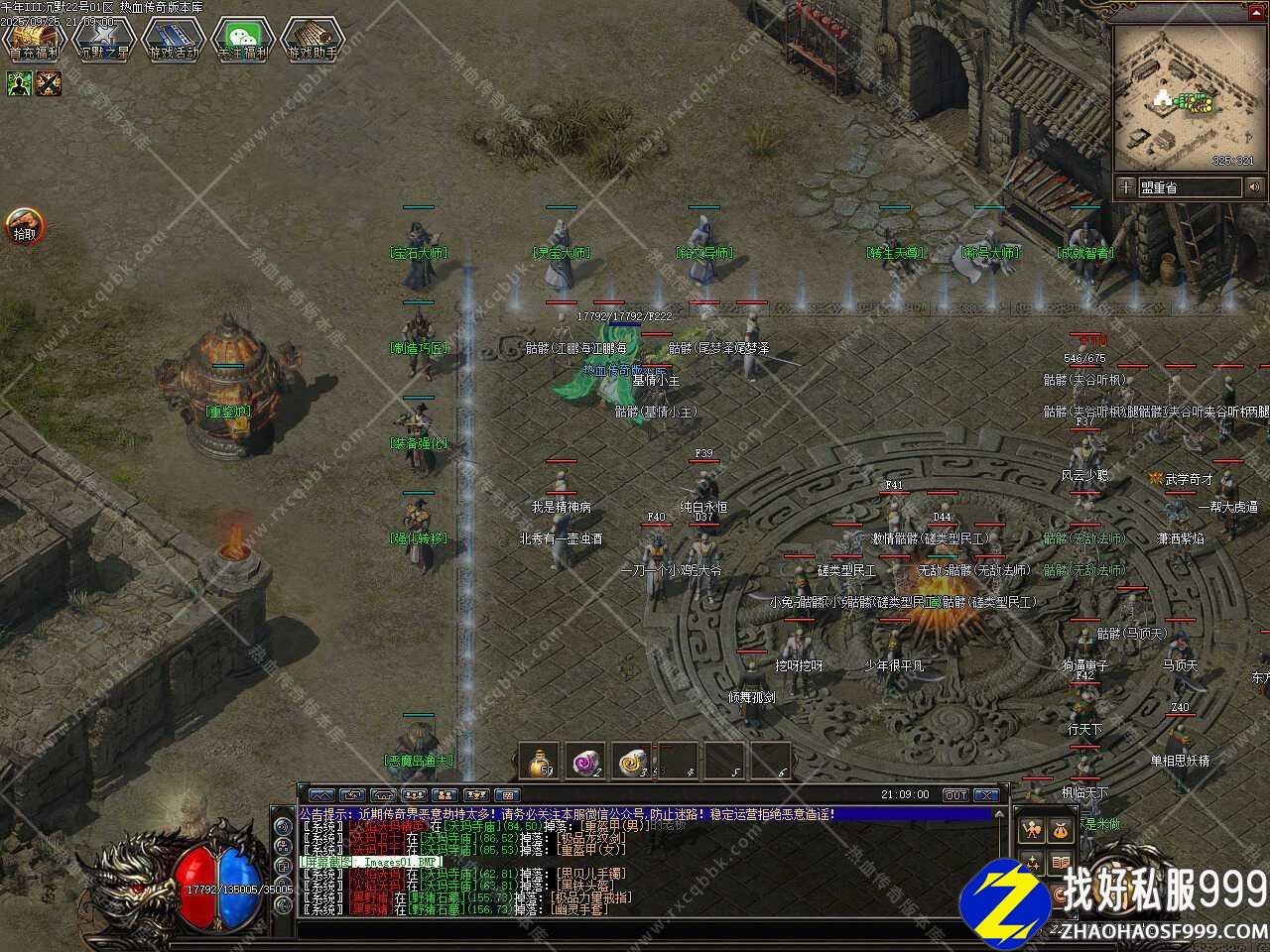Viewport: 1270px width, 952px height.
Task: Select the crossed swords buff icon
Action: coord(49,84)
